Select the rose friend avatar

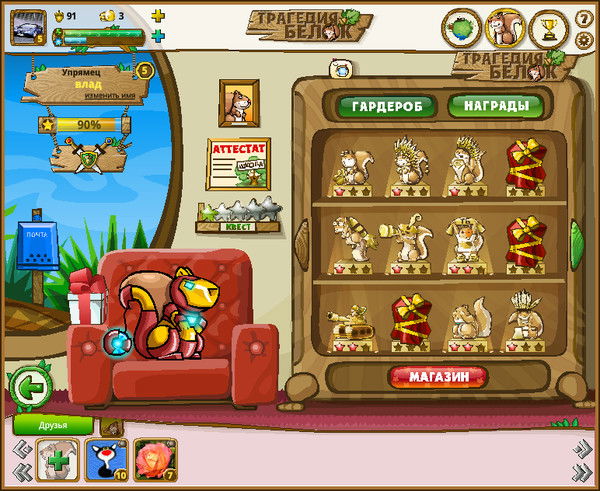[x=151, y=459]
